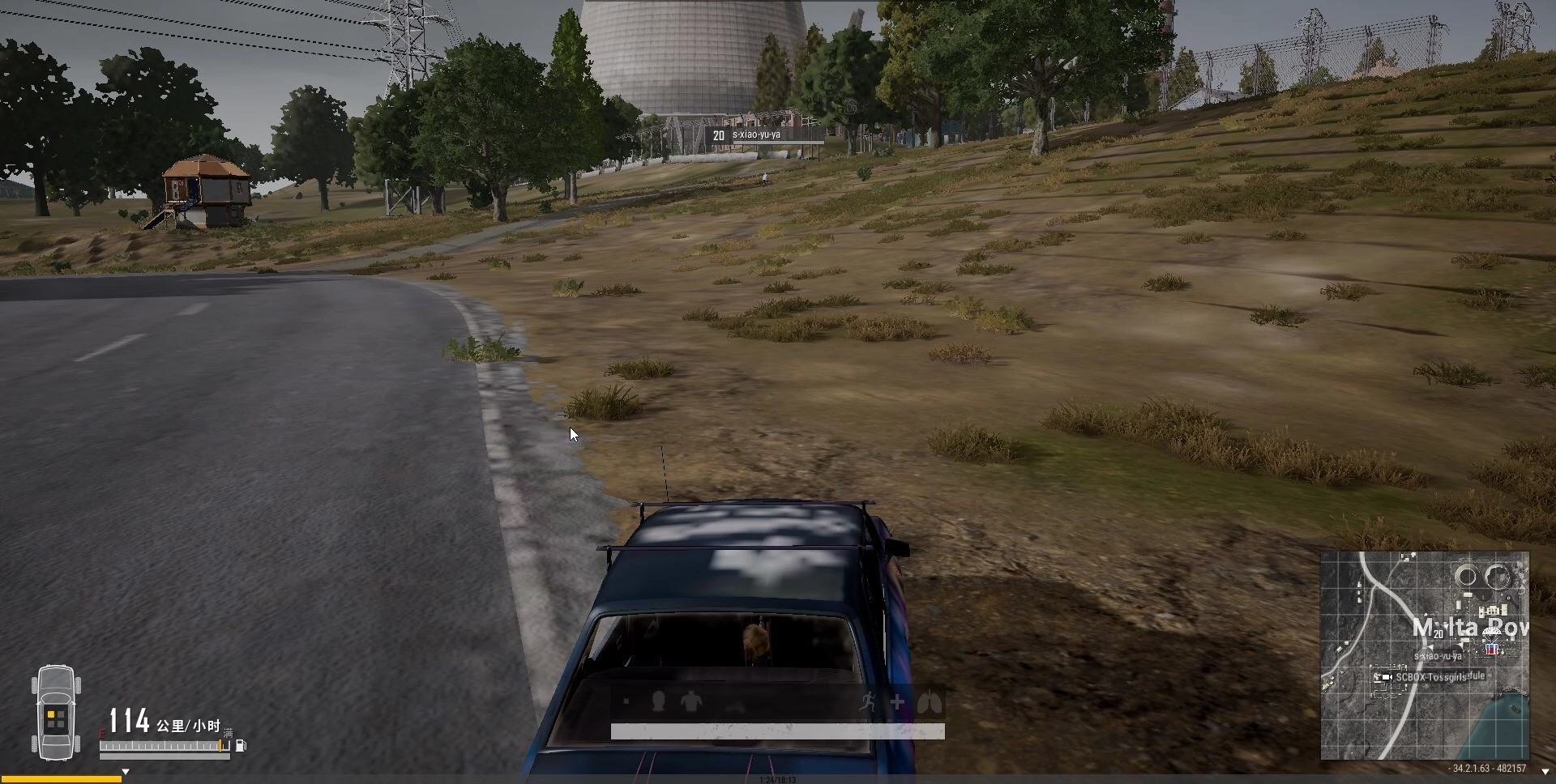The height and width of the screenshot is (784, 1556).
Task: Toggle the small triangle arrow below the minimap
Action: pos(1545,772)
